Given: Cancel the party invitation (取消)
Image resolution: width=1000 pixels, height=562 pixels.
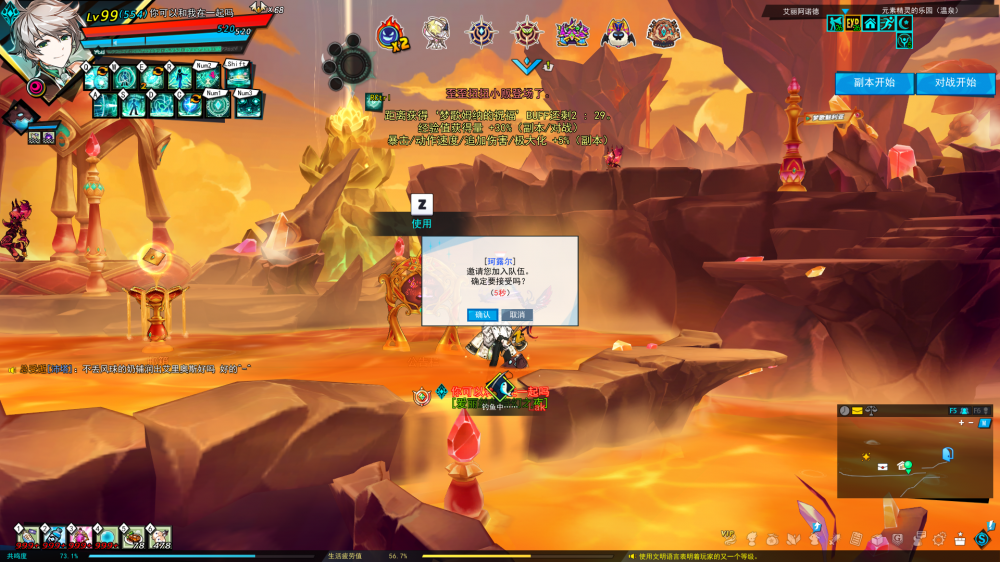Looking at the screenshot, I should click(516, 315).
